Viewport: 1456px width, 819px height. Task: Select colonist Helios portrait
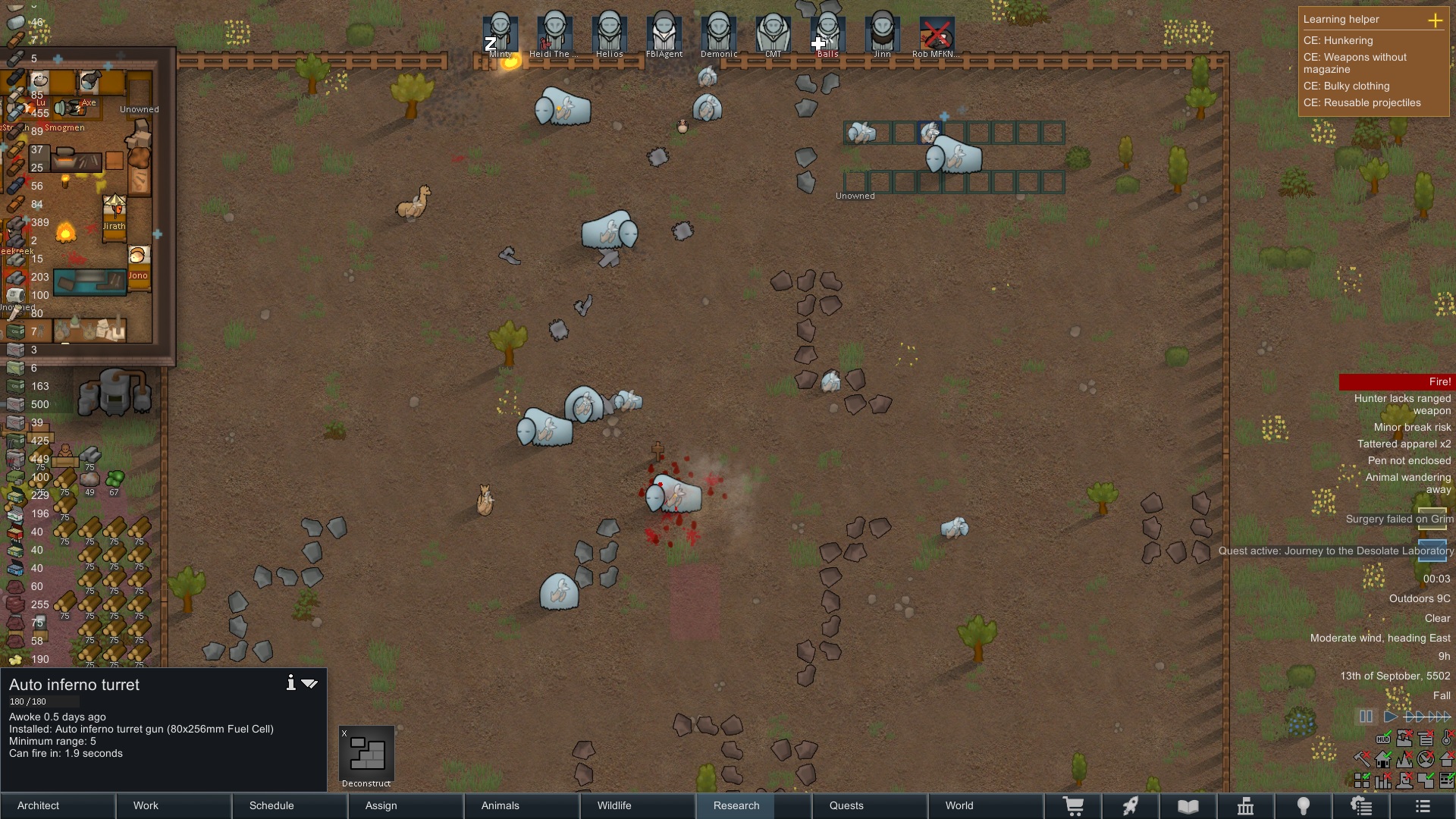coord(609,36)
